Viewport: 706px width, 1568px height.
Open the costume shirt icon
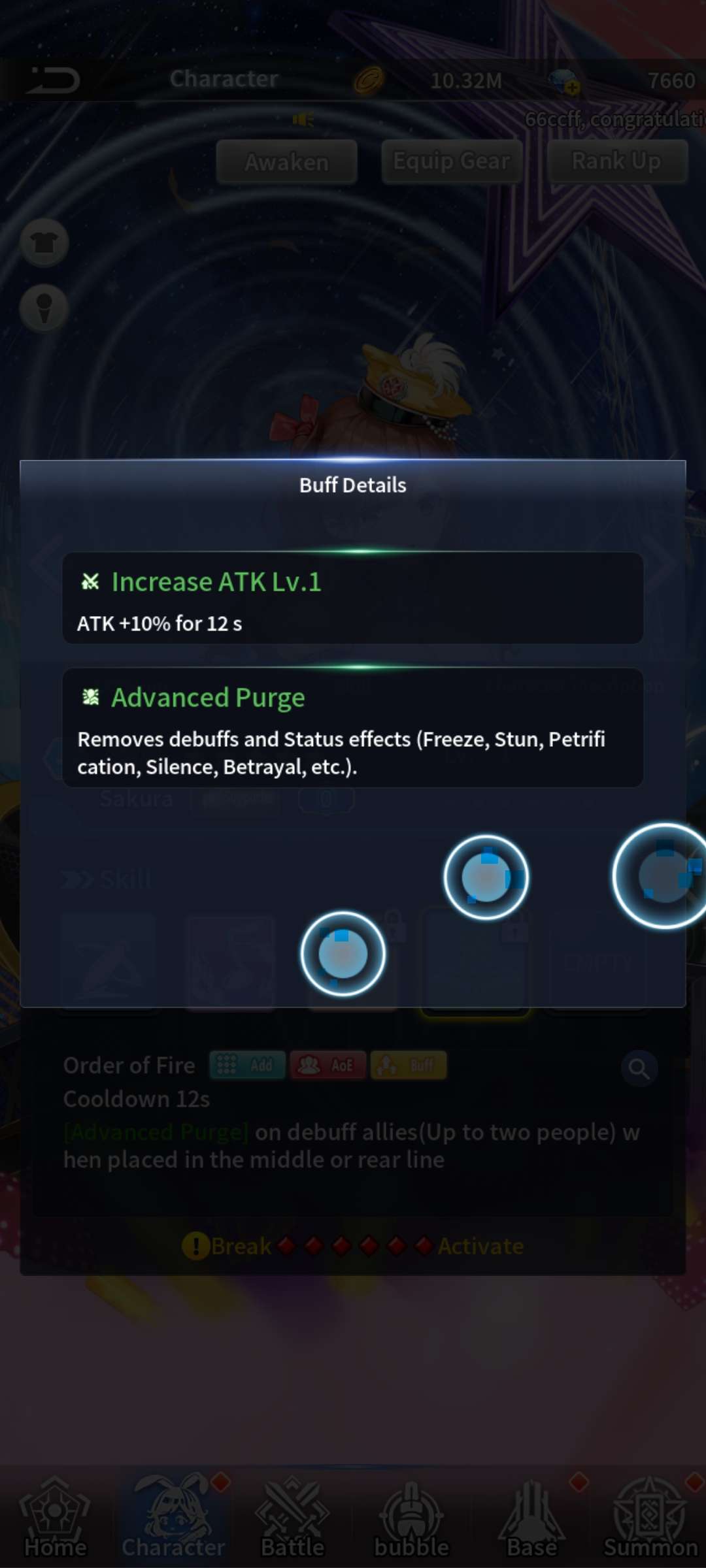(44, 243)
